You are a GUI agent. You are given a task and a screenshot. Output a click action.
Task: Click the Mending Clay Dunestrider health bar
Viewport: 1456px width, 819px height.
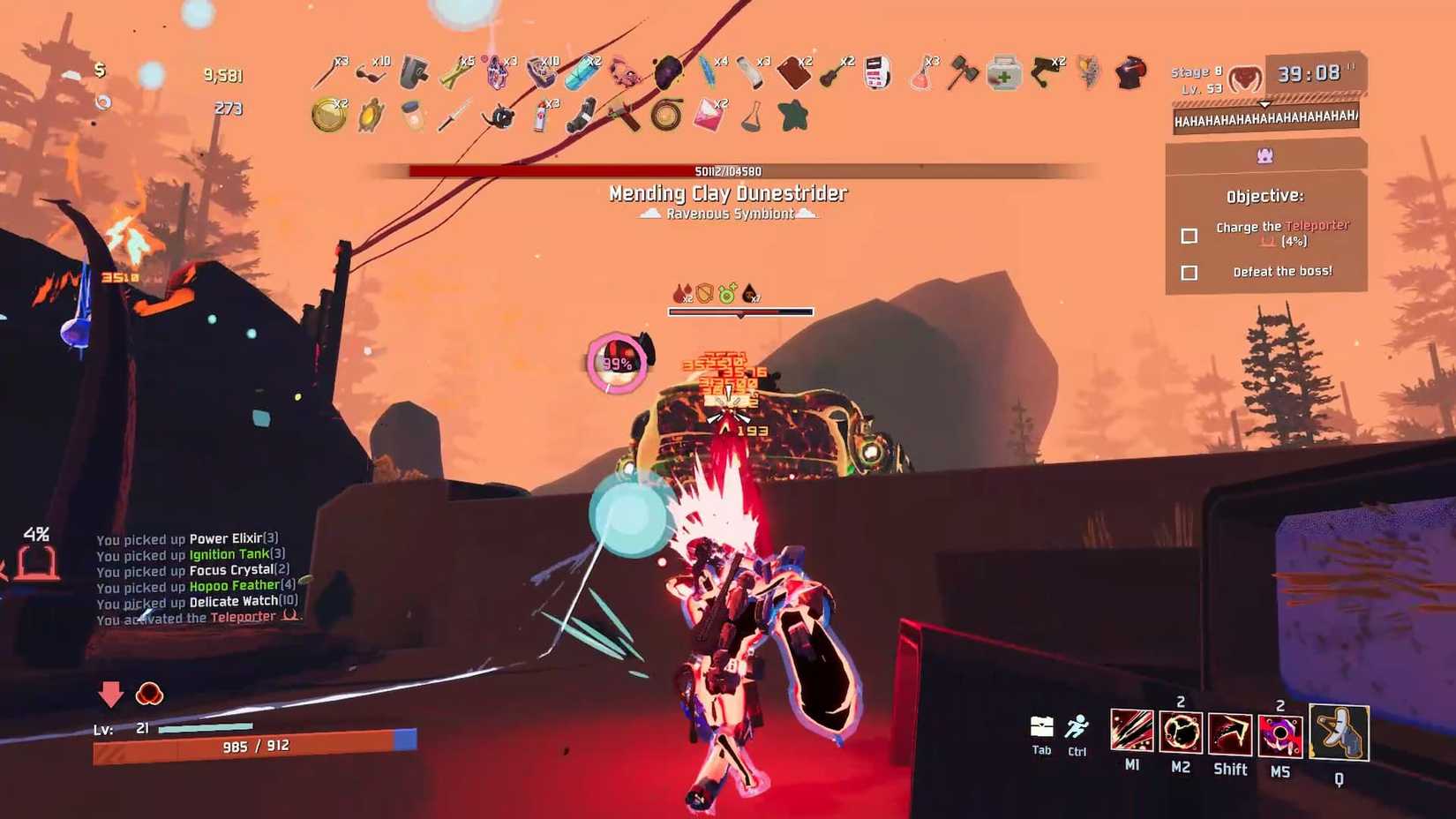[728, 169]
